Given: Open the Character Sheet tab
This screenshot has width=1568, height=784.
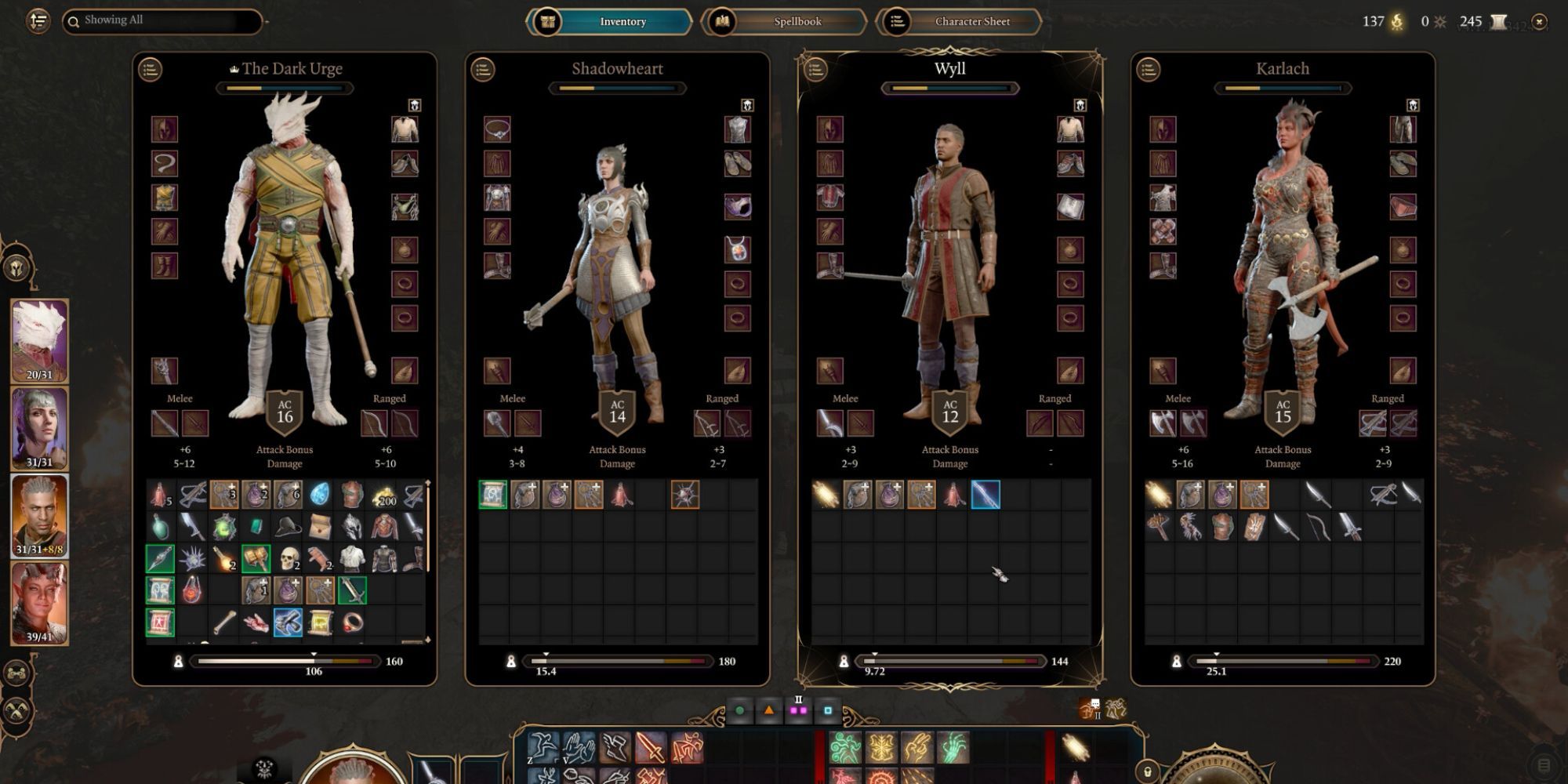Looking at the screenshot, I should [x=973, y=21].
